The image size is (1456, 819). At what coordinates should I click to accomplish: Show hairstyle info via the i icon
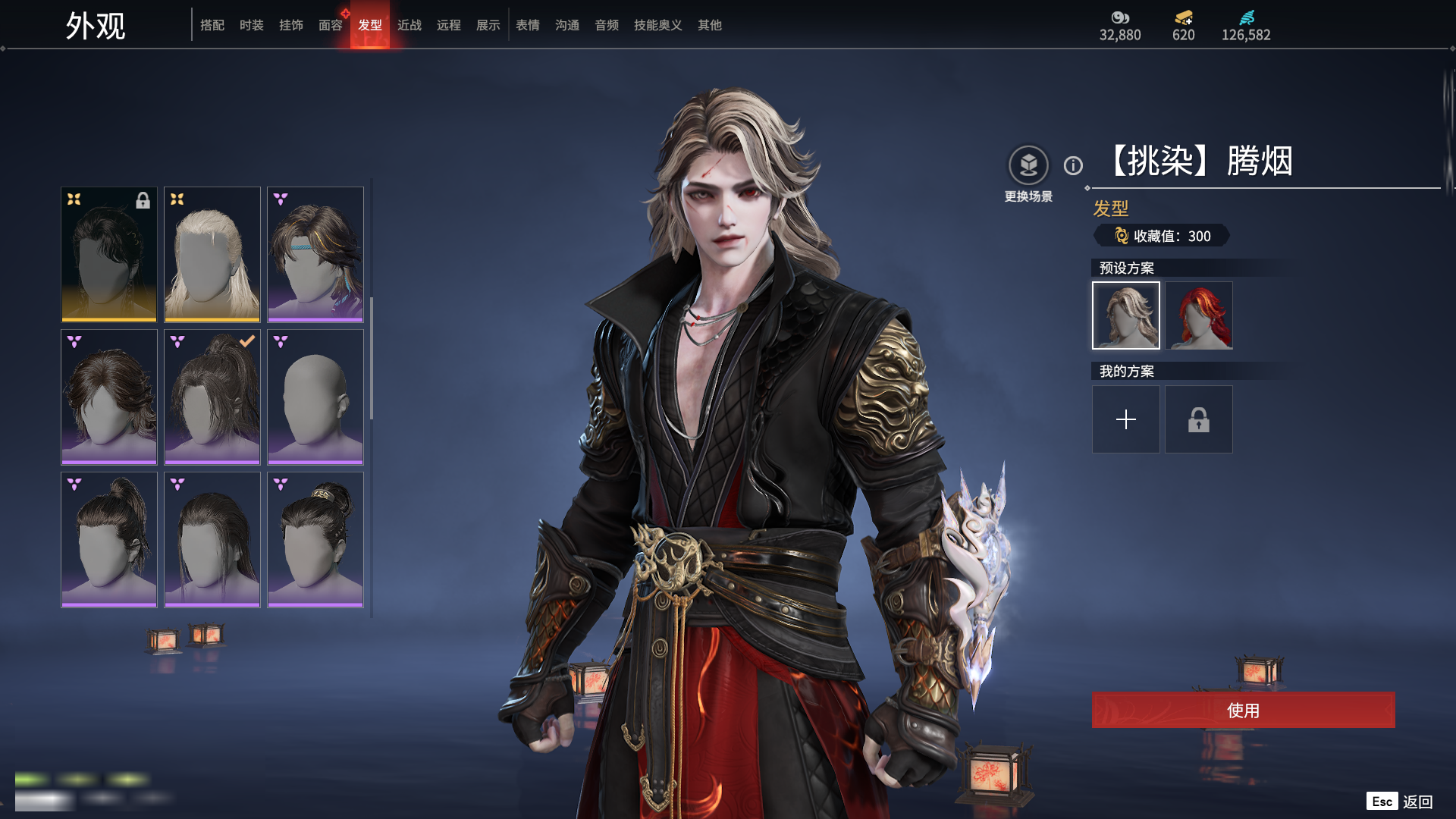pos(1073,165)
